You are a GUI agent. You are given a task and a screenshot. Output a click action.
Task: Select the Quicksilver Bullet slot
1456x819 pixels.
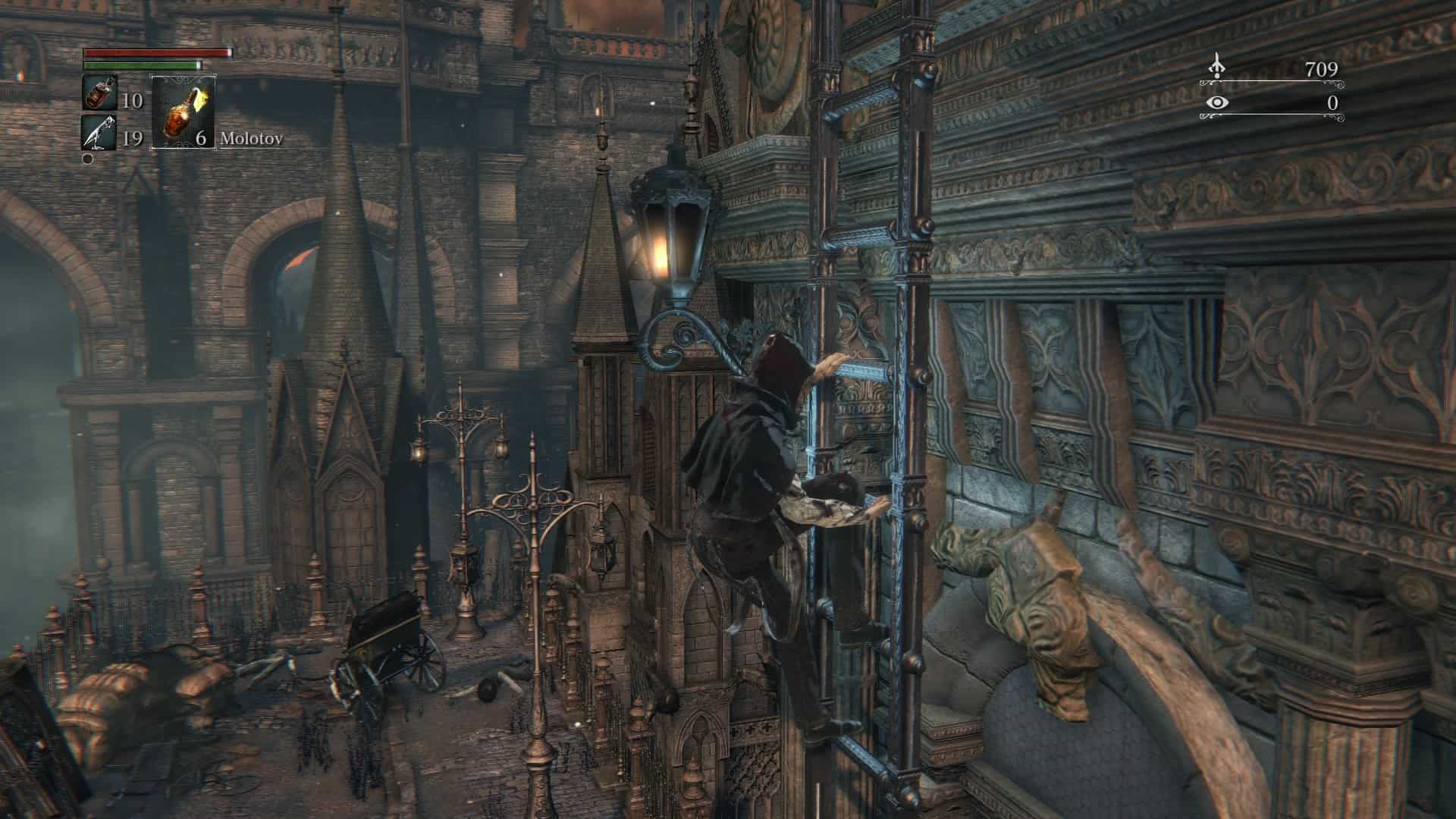click(x=99, y=133)
